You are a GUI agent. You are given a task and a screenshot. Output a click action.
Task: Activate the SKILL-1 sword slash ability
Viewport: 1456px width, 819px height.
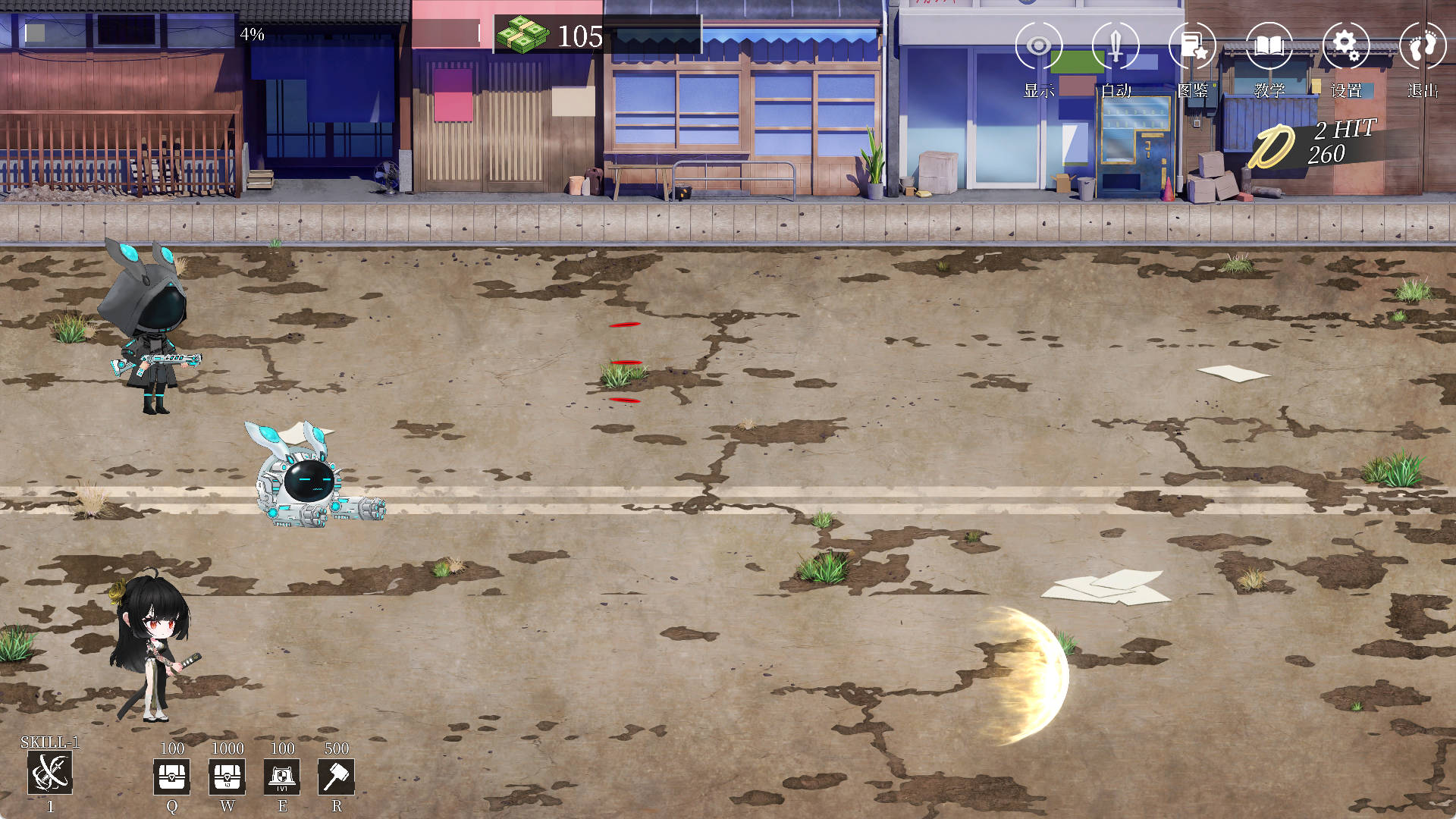(x=50, y=773)
